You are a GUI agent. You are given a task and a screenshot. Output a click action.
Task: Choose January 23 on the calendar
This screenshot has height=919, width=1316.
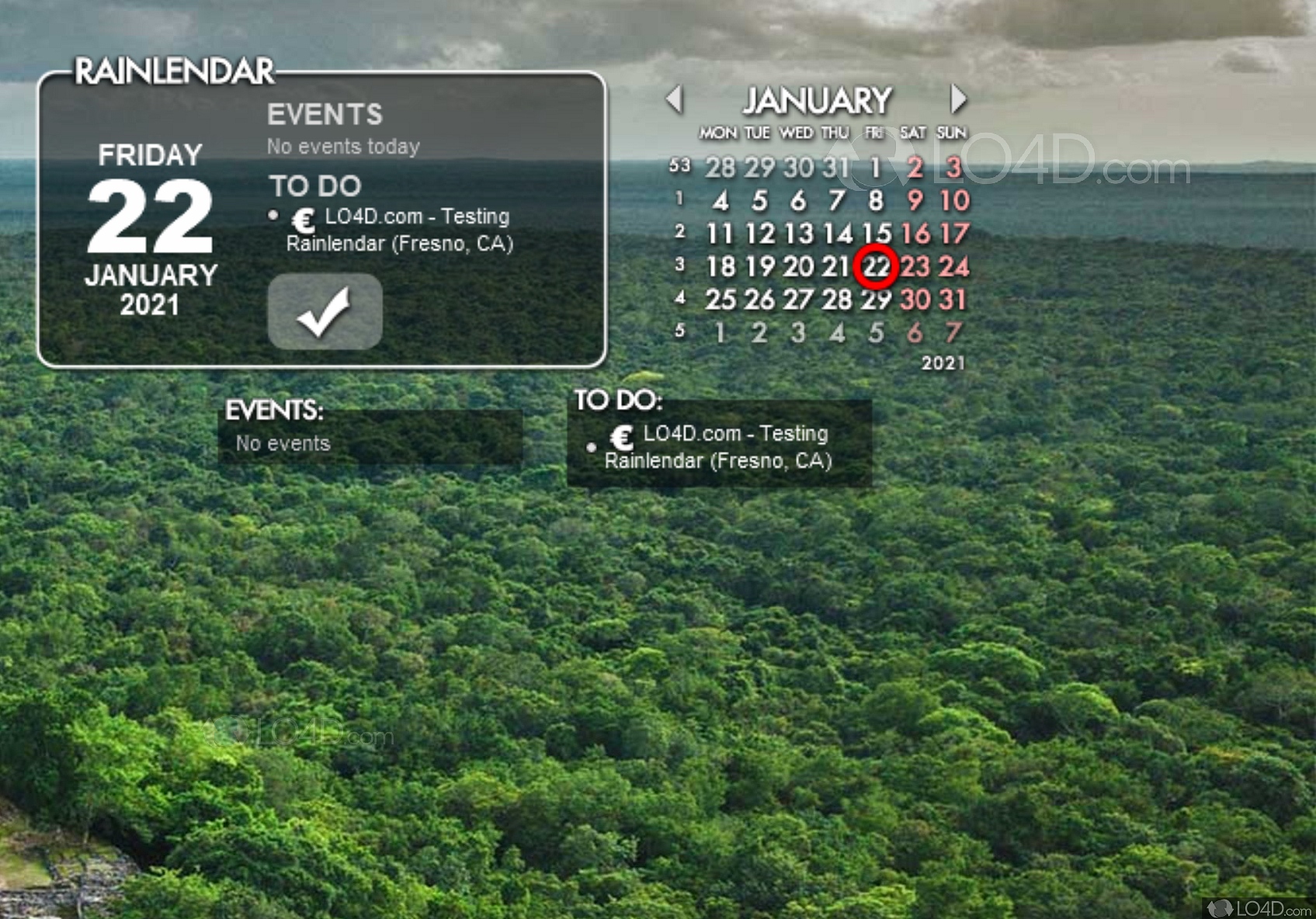[x=915, y=267]
